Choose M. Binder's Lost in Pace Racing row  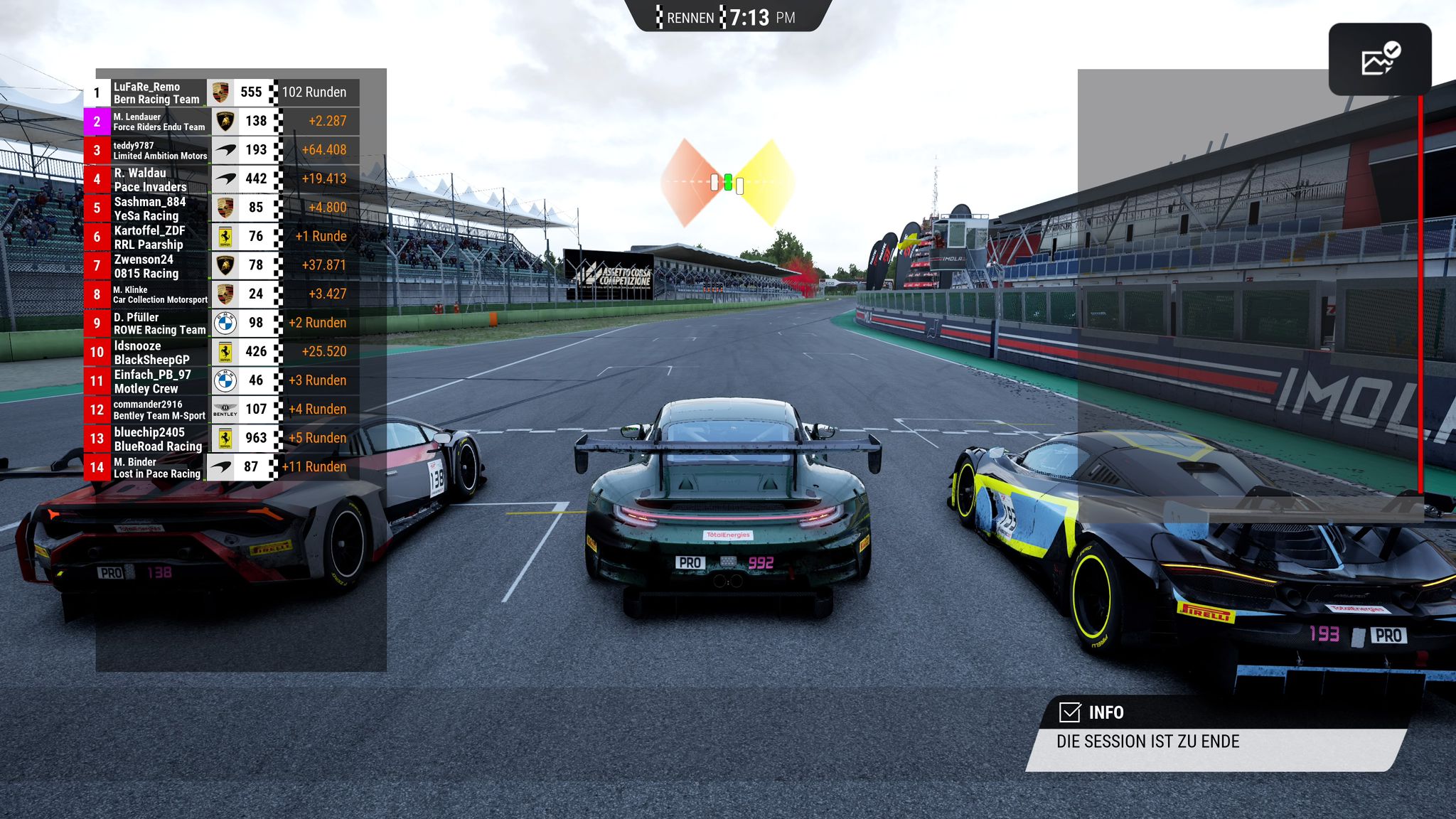pyautogui.click(x=159, y=467)
